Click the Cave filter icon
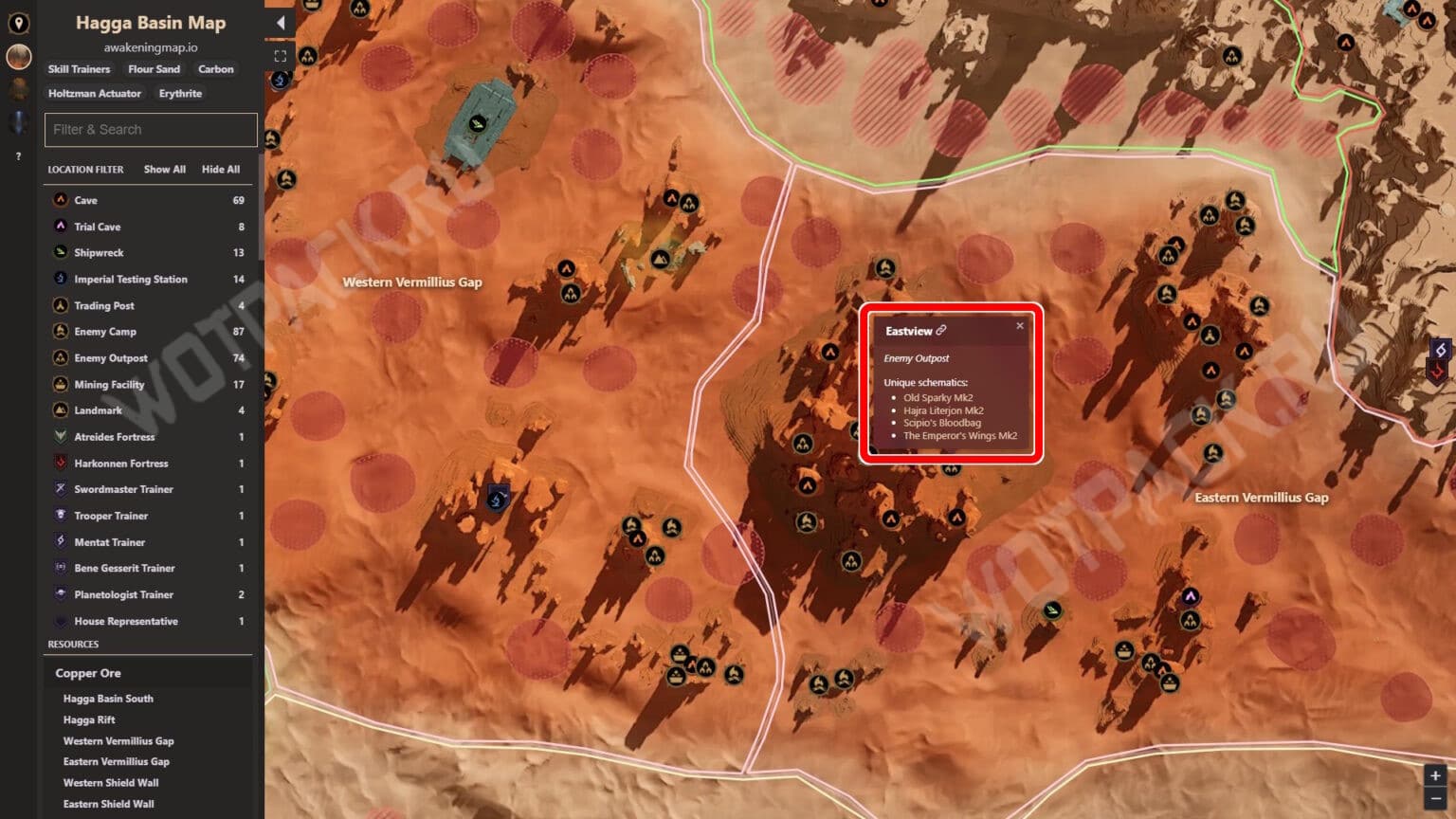 tap(61, 200)
